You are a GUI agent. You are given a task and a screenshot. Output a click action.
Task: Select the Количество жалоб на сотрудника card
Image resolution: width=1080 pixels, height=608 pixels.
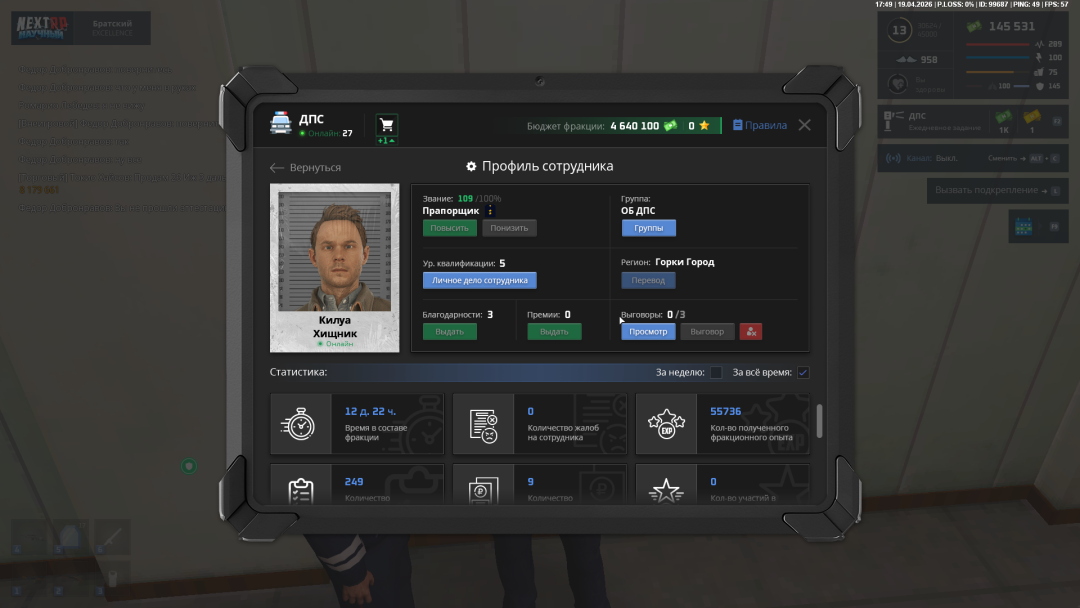point(540,424)
